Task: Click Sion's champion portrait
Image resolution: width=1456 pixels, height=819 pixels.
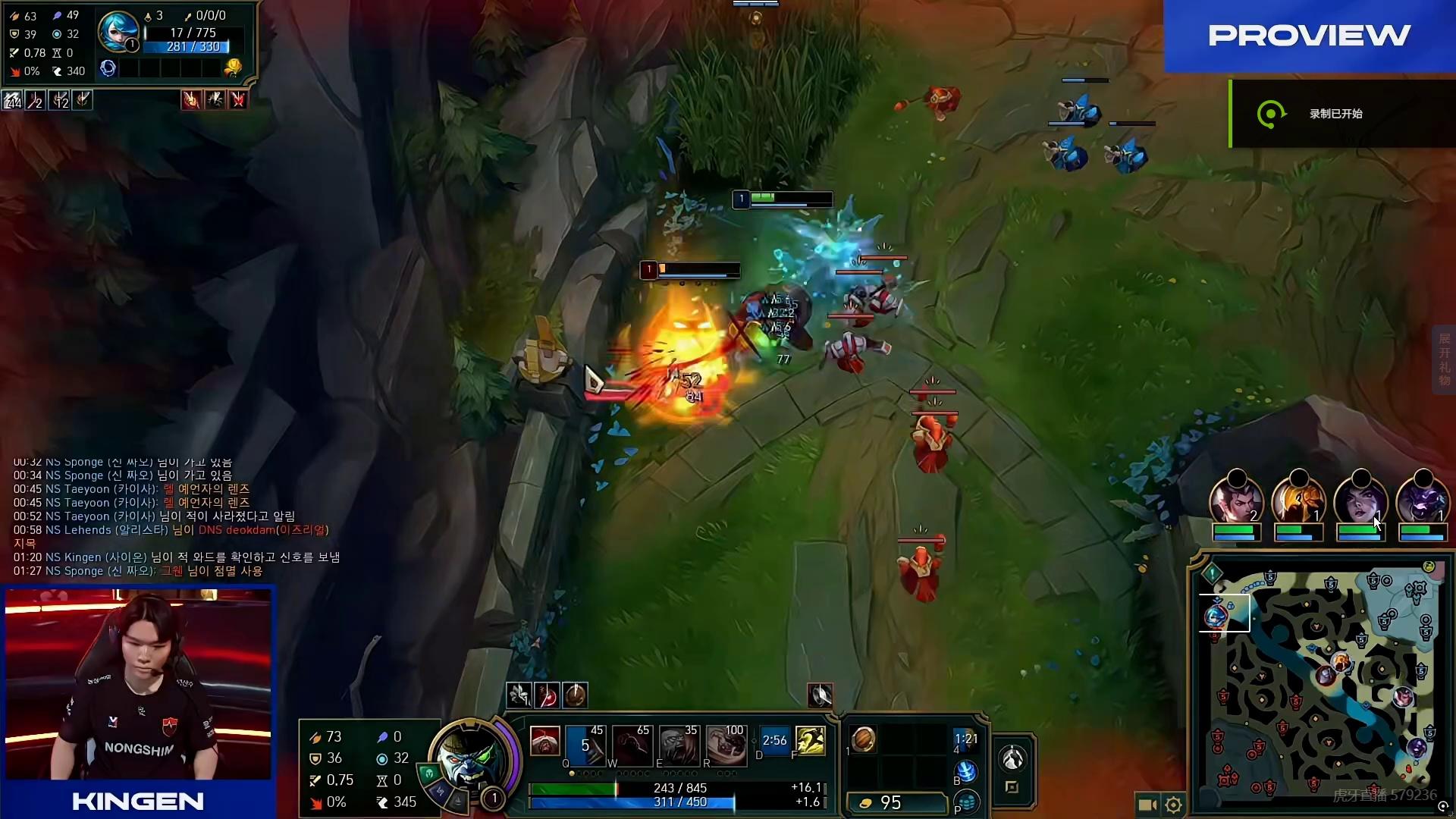Action: click(472, 758)
